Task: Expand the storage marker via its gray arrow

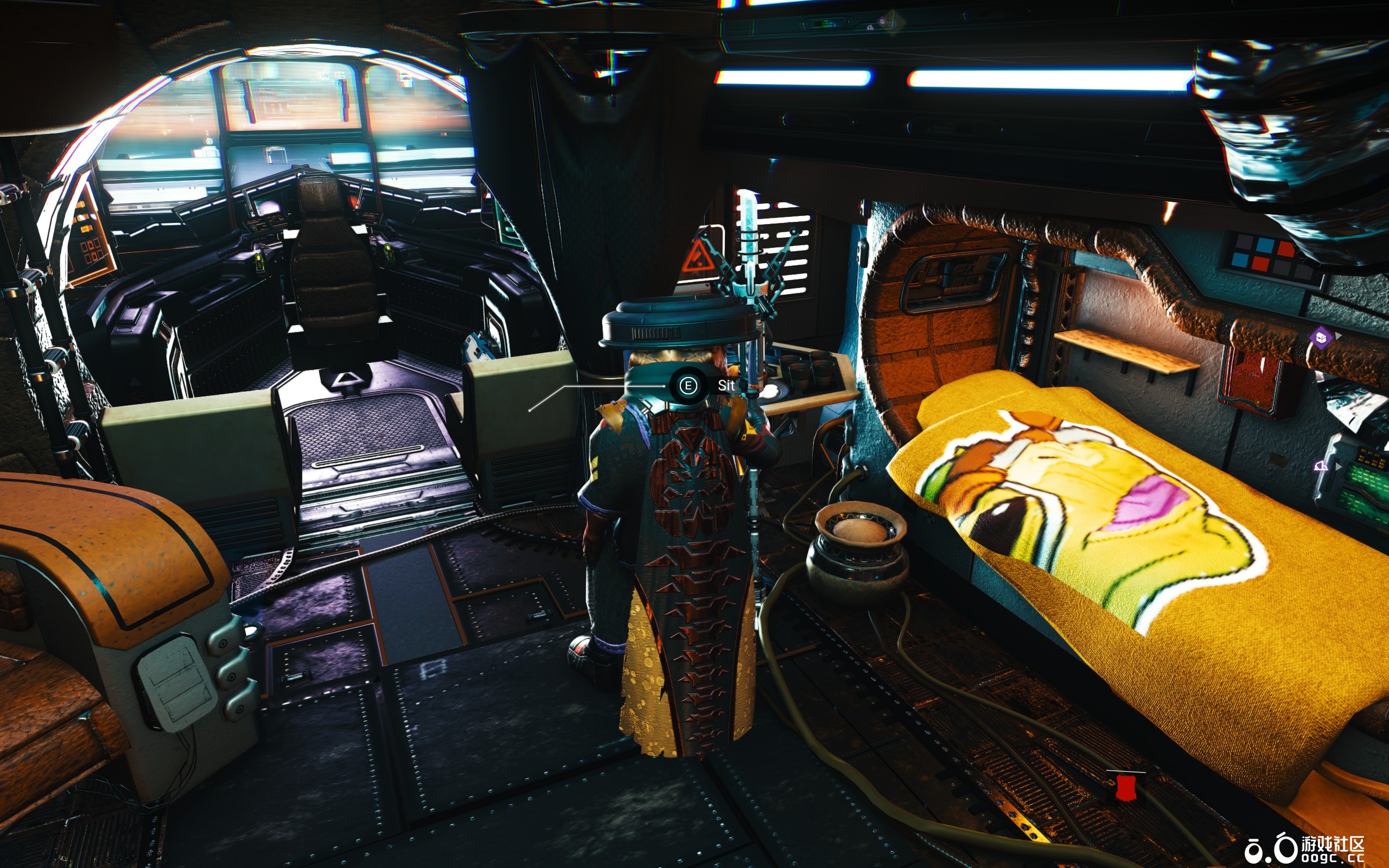Action: click(1339, 336)
